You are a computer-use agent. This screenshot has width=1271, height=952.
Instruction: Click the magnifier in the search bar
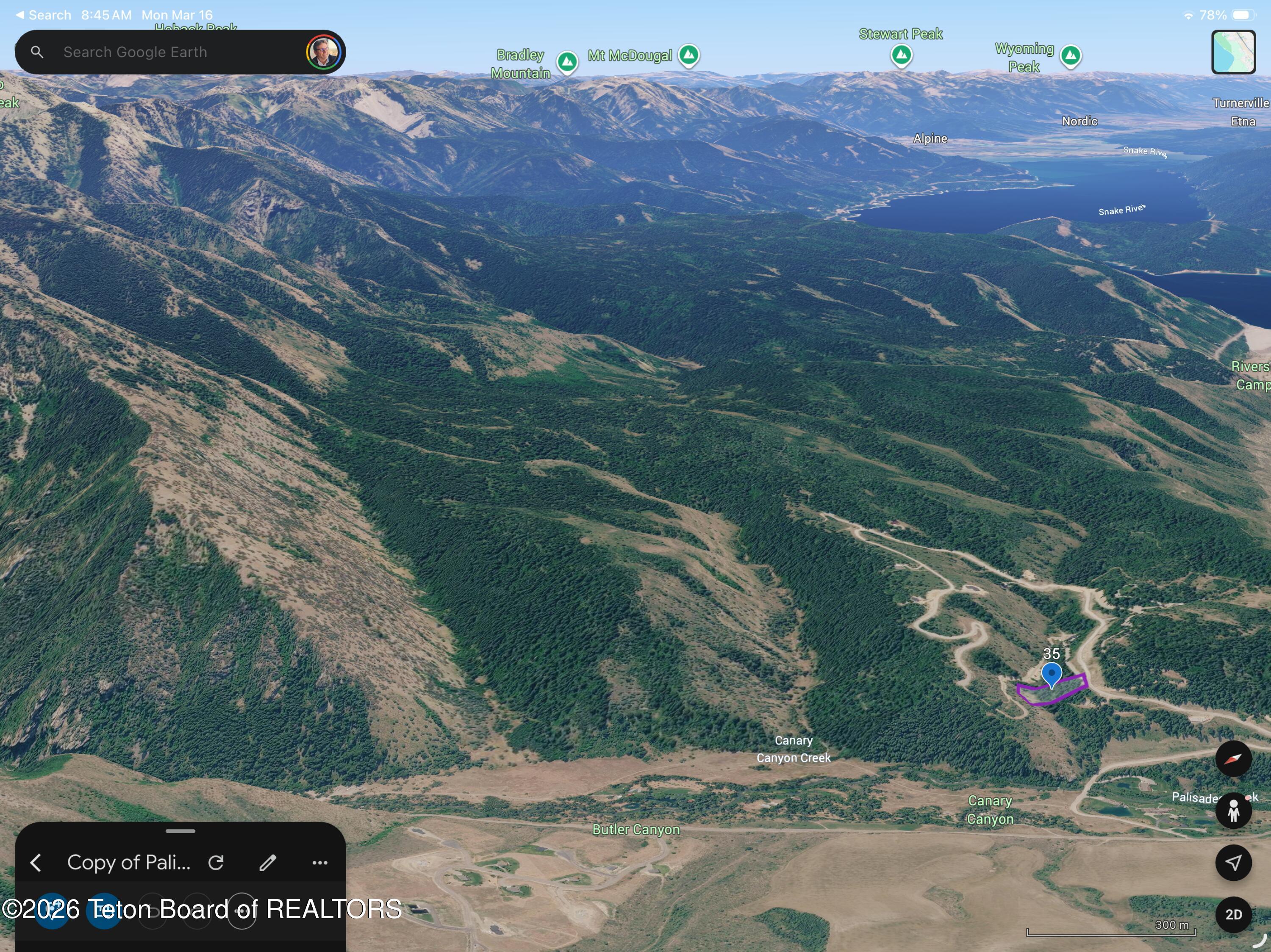click(37, 52)
